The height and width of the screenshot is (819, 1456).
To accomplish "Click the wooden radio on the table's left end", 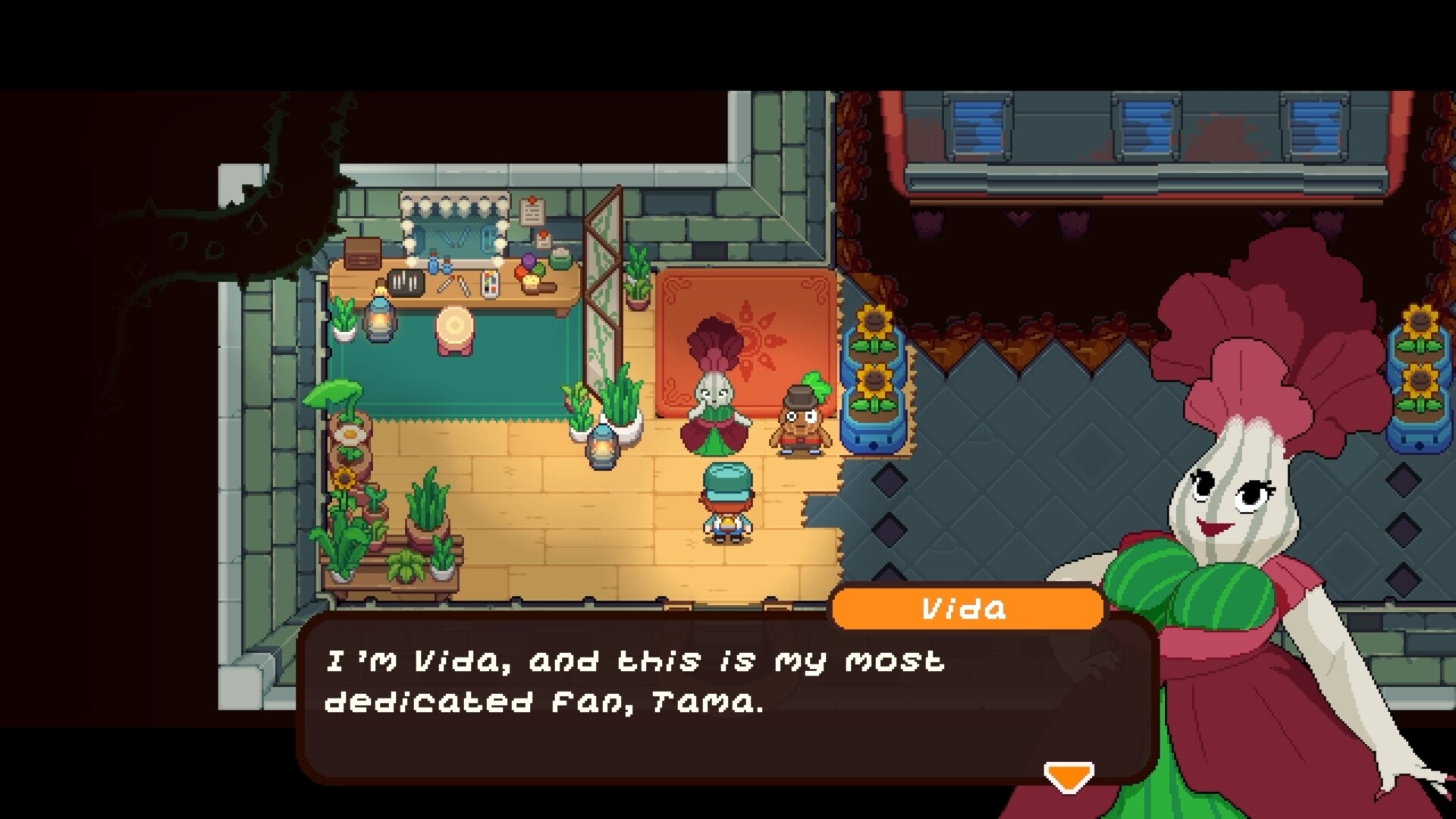I will point(363,255).
